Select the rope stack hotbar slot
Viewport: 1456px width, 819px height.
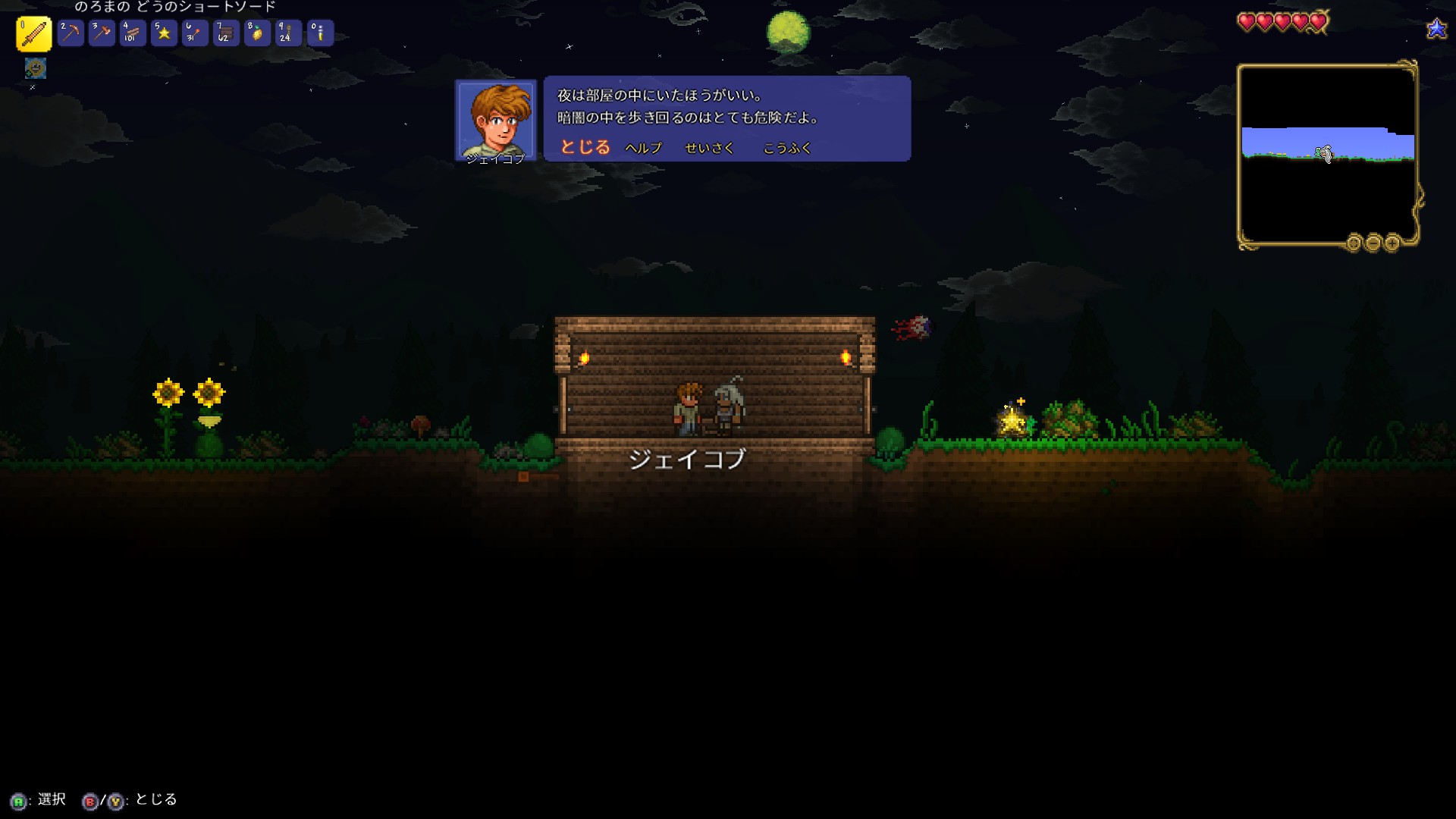pos(288,33)
